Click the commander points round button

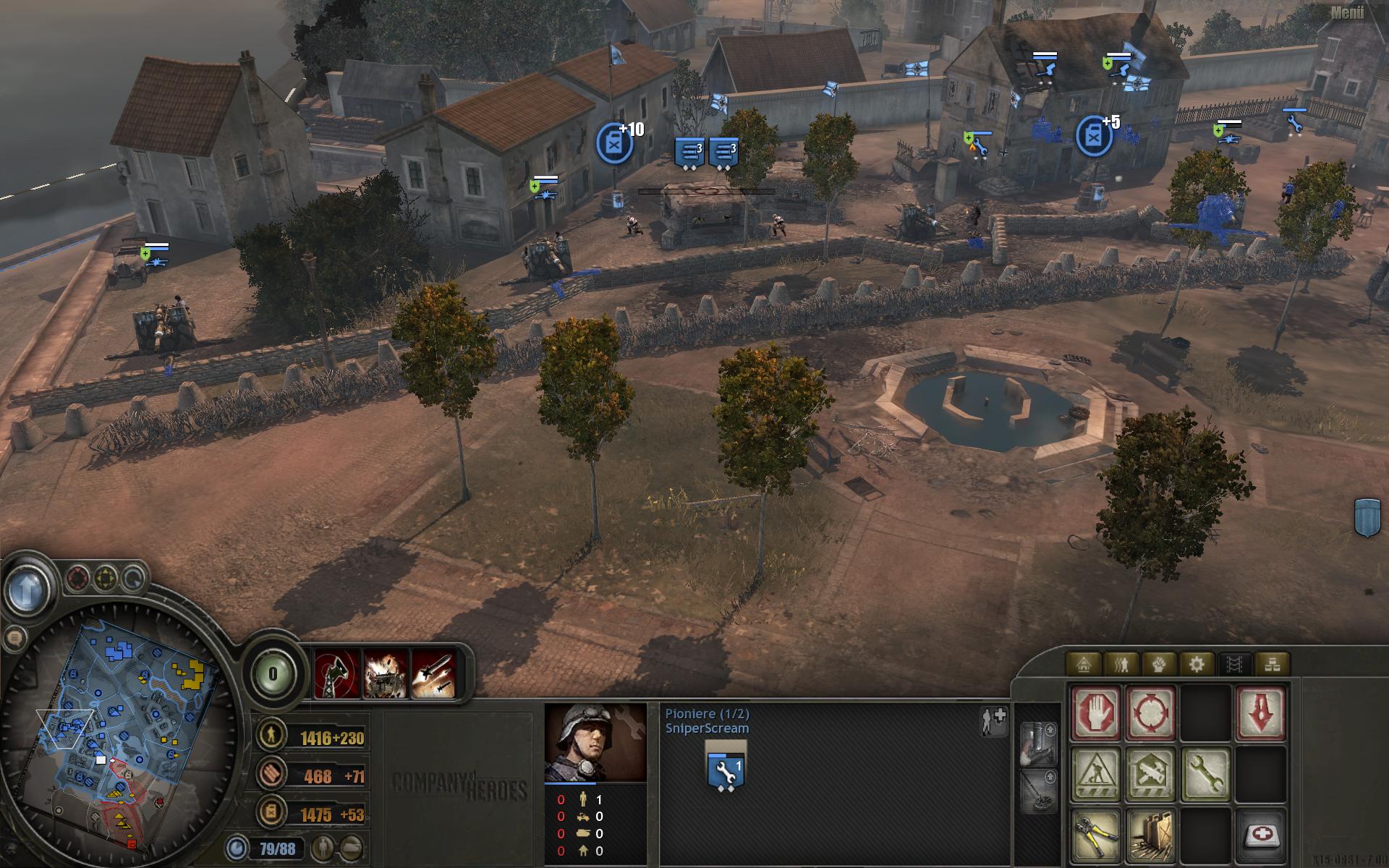[x=273, y=674]
